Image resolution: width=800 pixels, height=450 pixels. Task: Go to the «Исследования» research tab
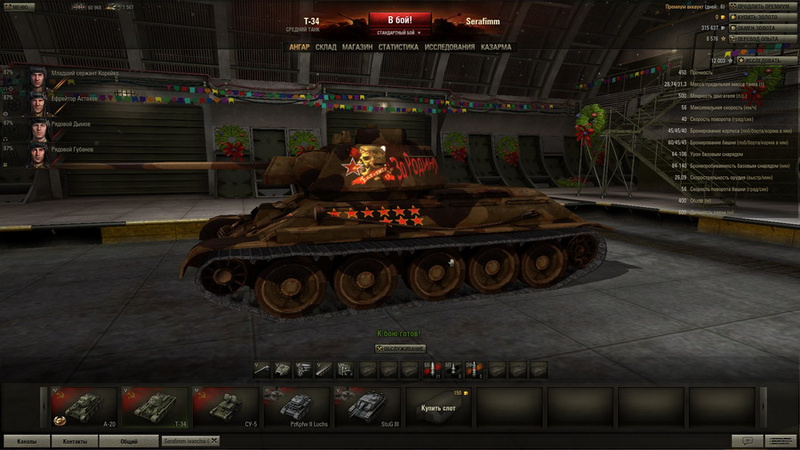[449, 47]
